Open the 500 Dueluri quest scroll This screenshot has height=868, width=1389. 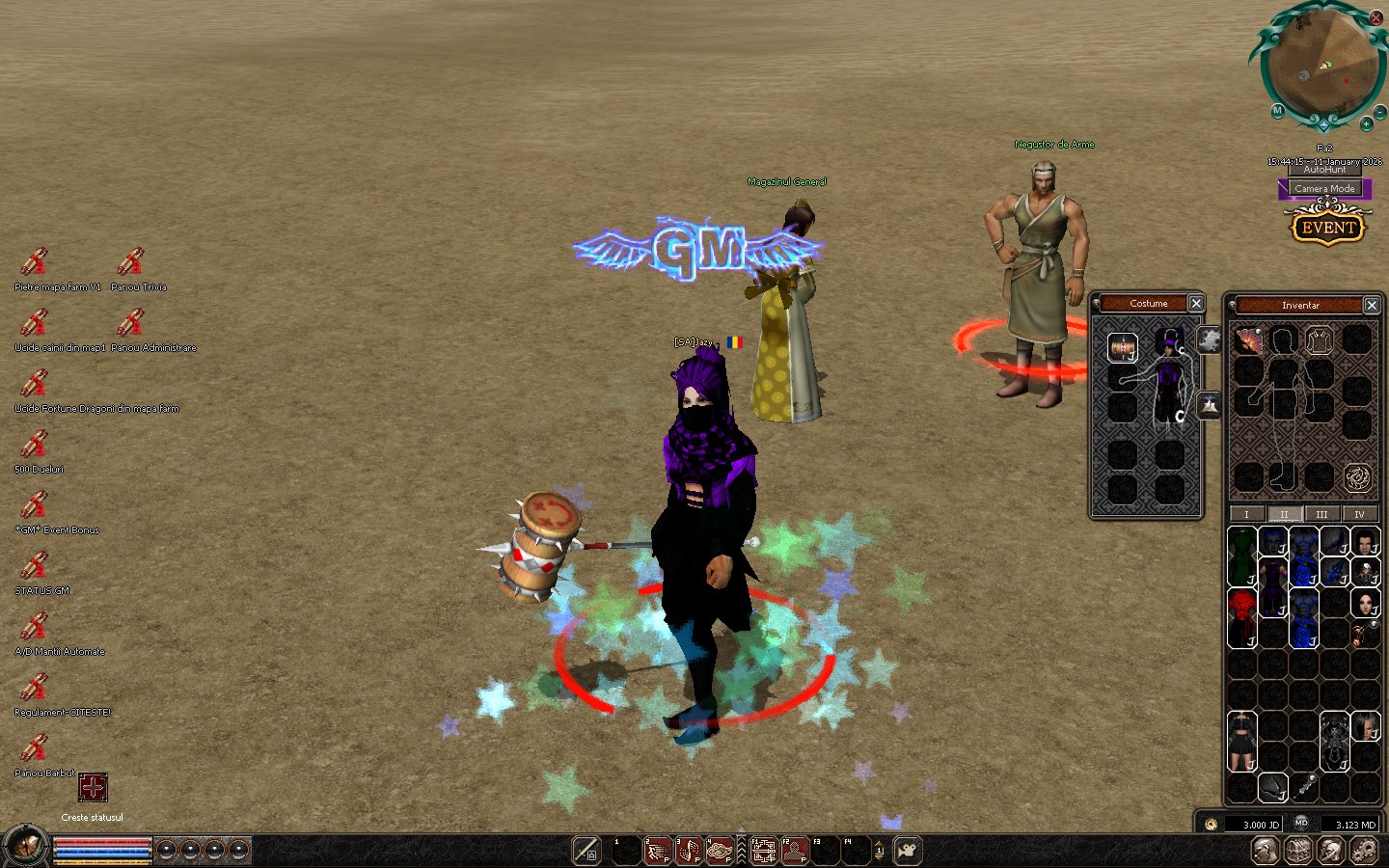click(x=35, y=445)
